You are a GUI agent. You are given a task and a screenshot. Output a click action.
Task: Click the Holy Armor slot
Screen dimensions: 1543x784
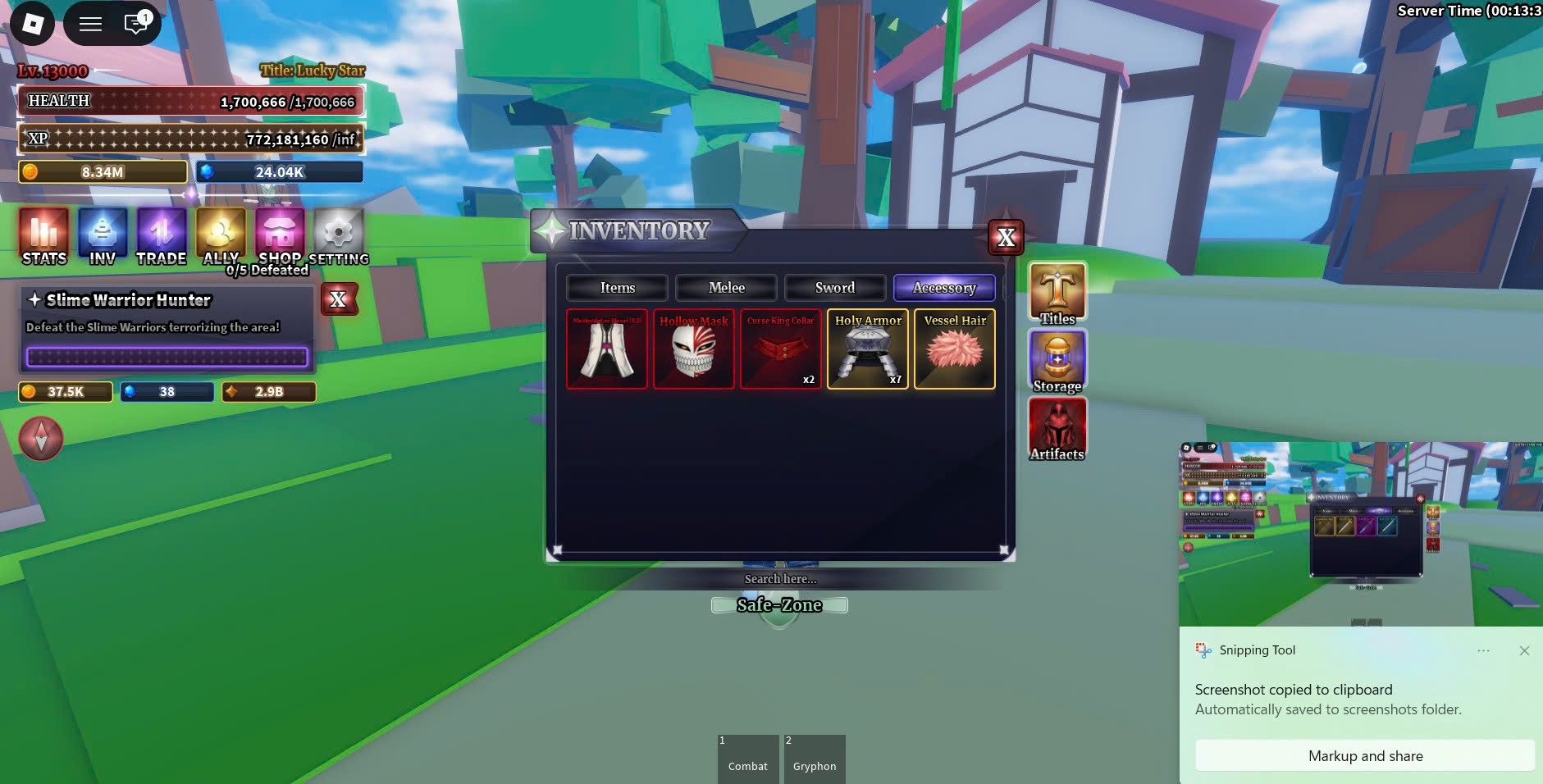pyautogui.click(x=868, y=349)
